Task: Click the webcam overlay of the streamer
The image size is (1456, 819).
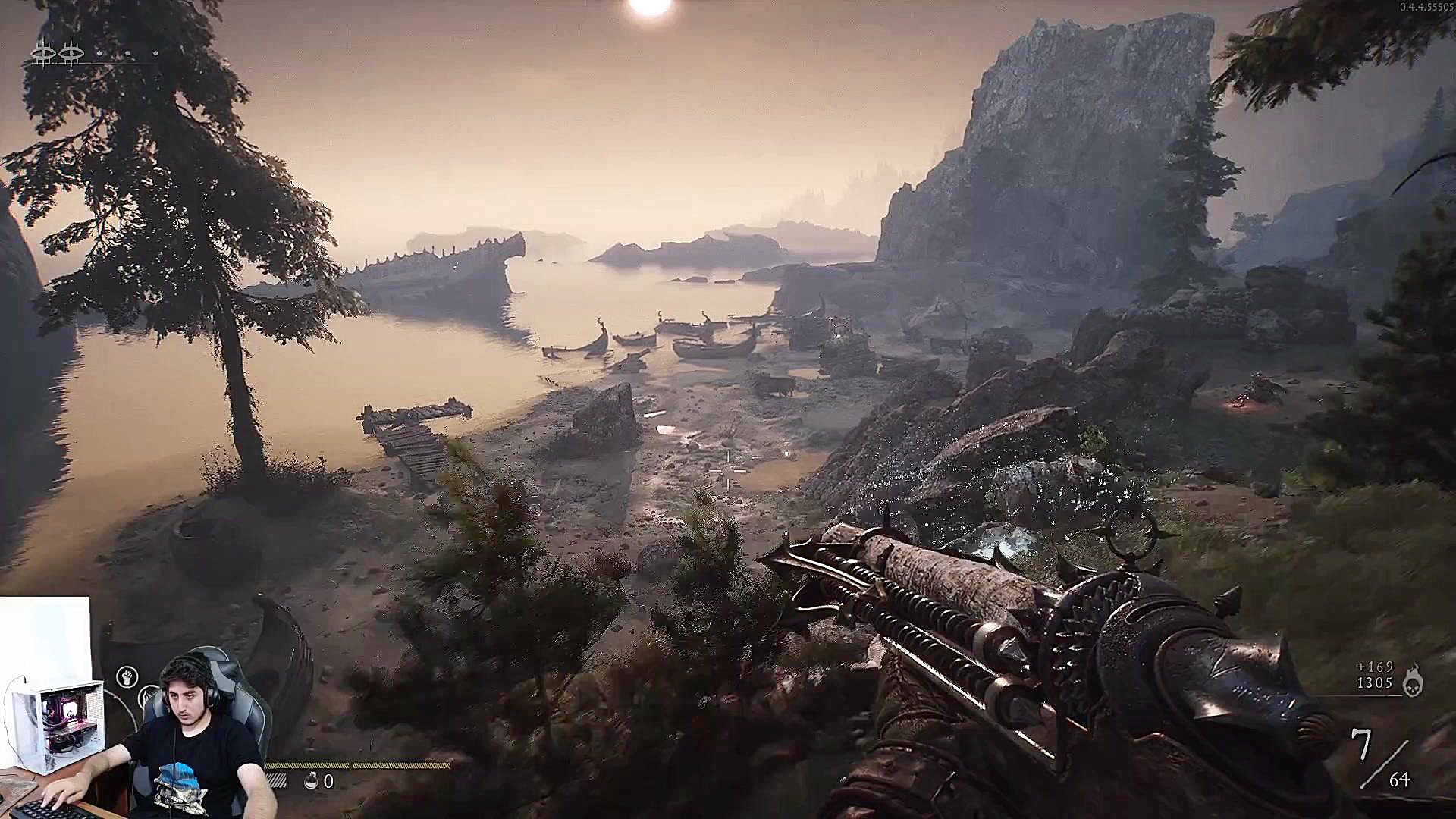Action: coord(136,728)
